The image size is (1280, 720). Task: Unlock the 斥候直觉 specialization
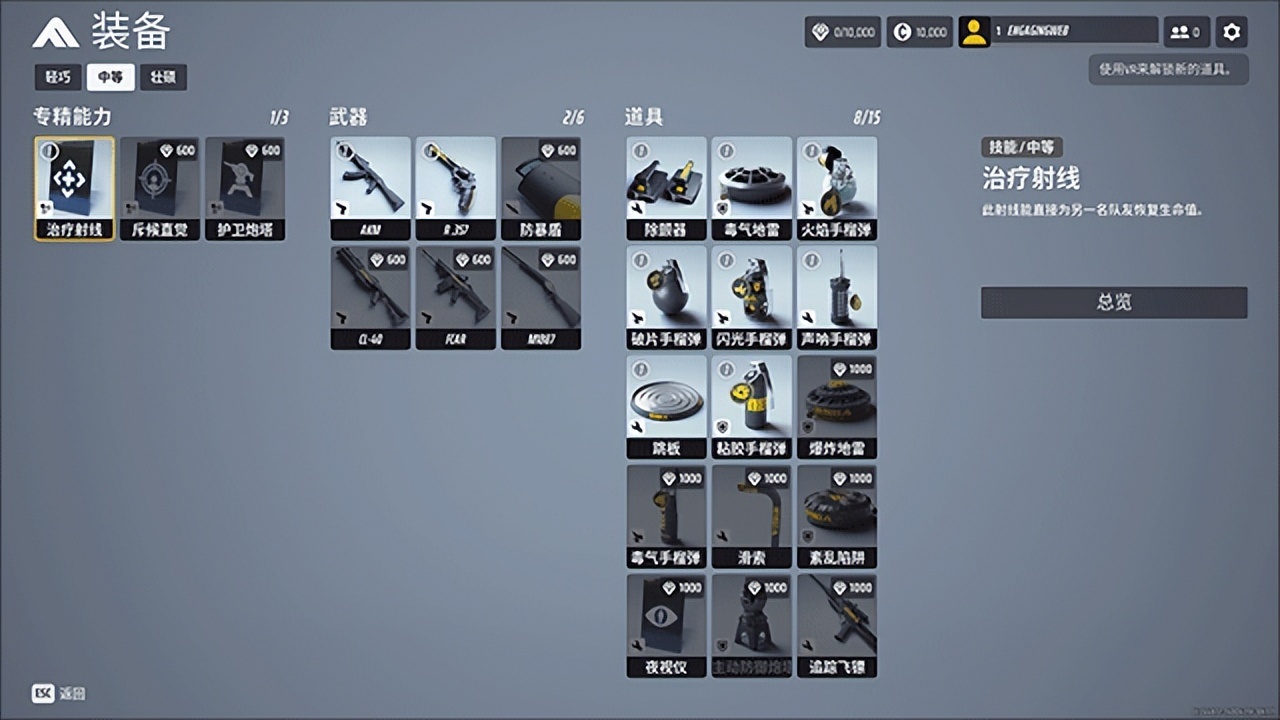(x=159, y=188)
